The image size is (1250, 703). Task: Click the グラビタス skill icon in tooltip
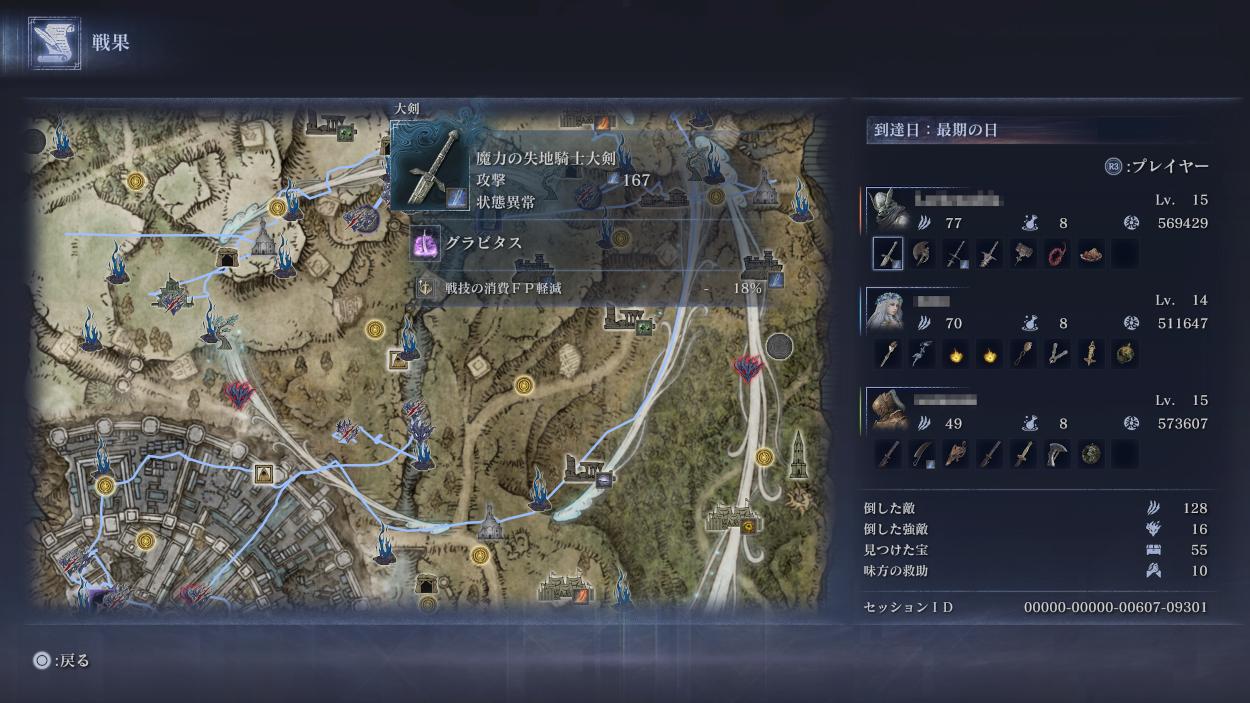[426, 243]
